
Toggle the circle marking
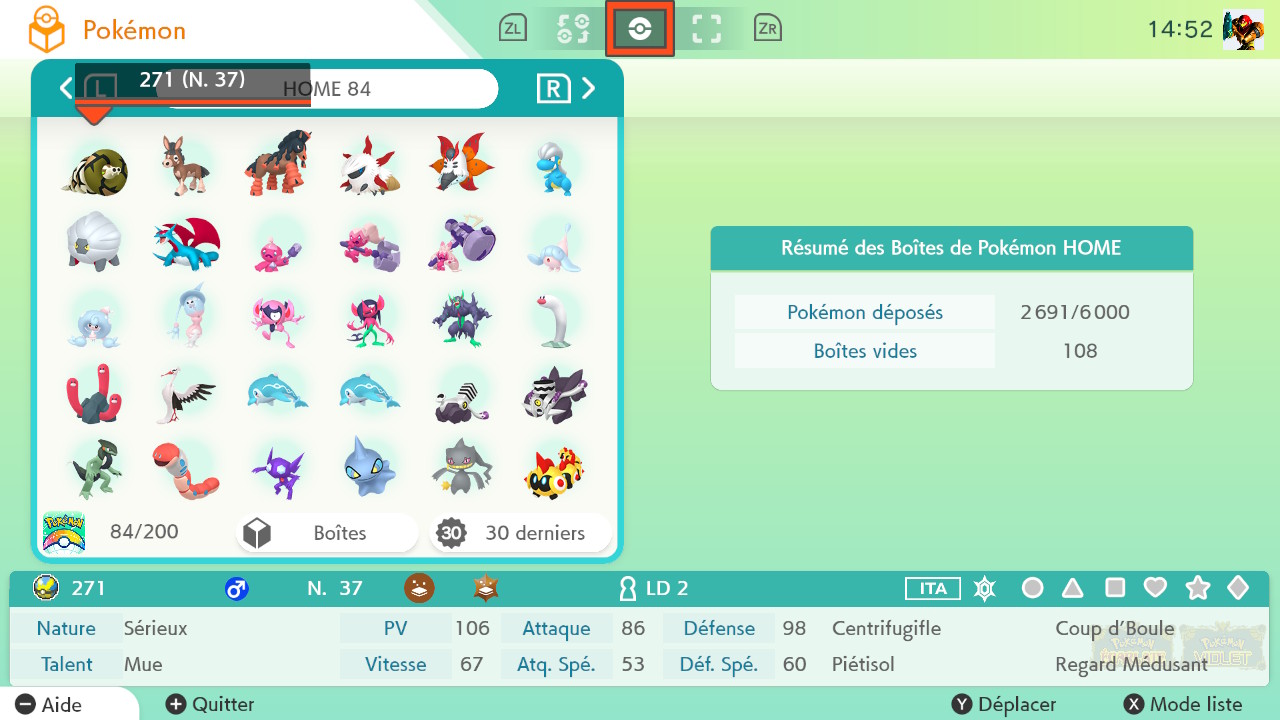[x=1033, y=588]
